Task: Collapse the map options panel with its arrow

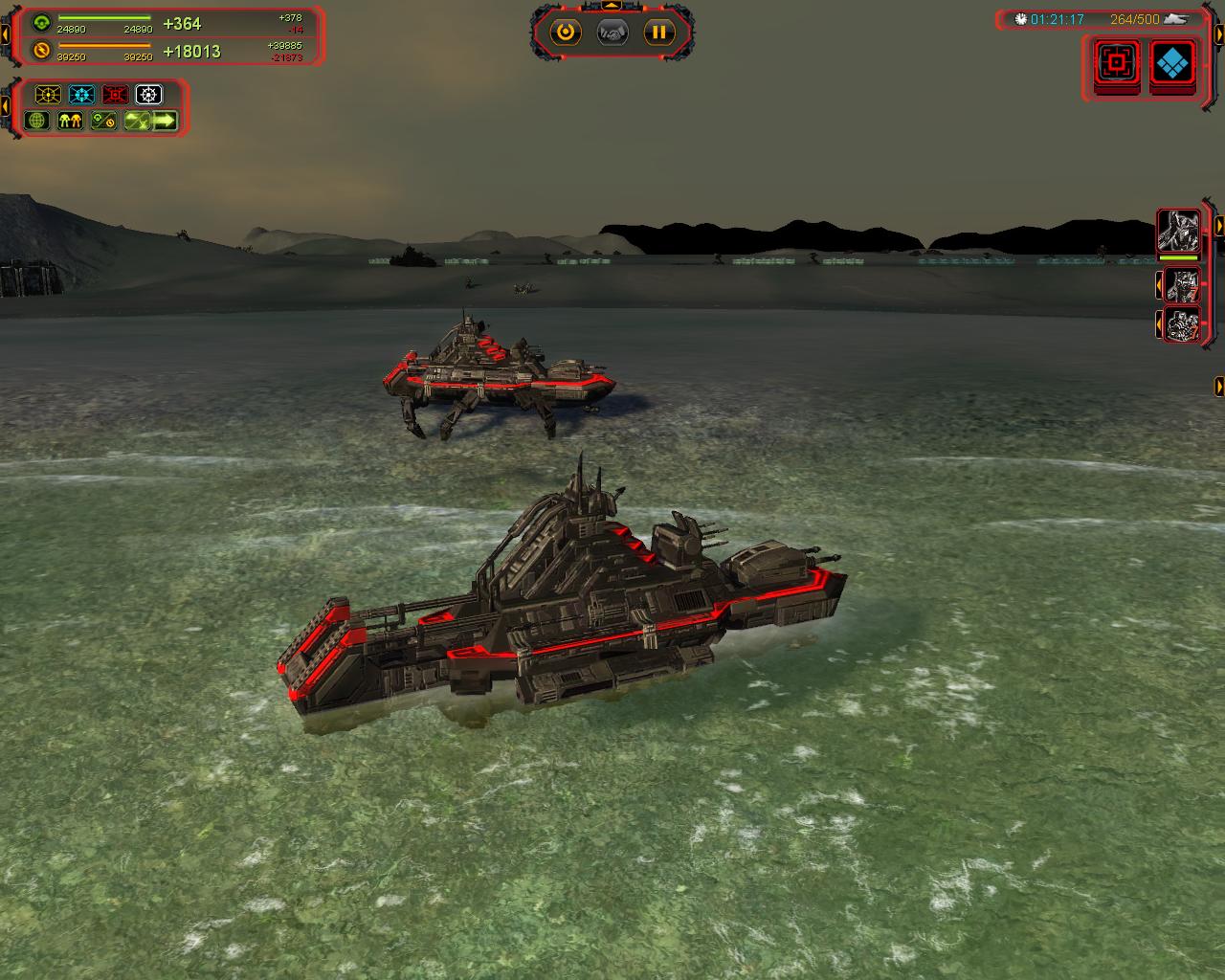Action: pyautogui.click(x=6, y=108)
